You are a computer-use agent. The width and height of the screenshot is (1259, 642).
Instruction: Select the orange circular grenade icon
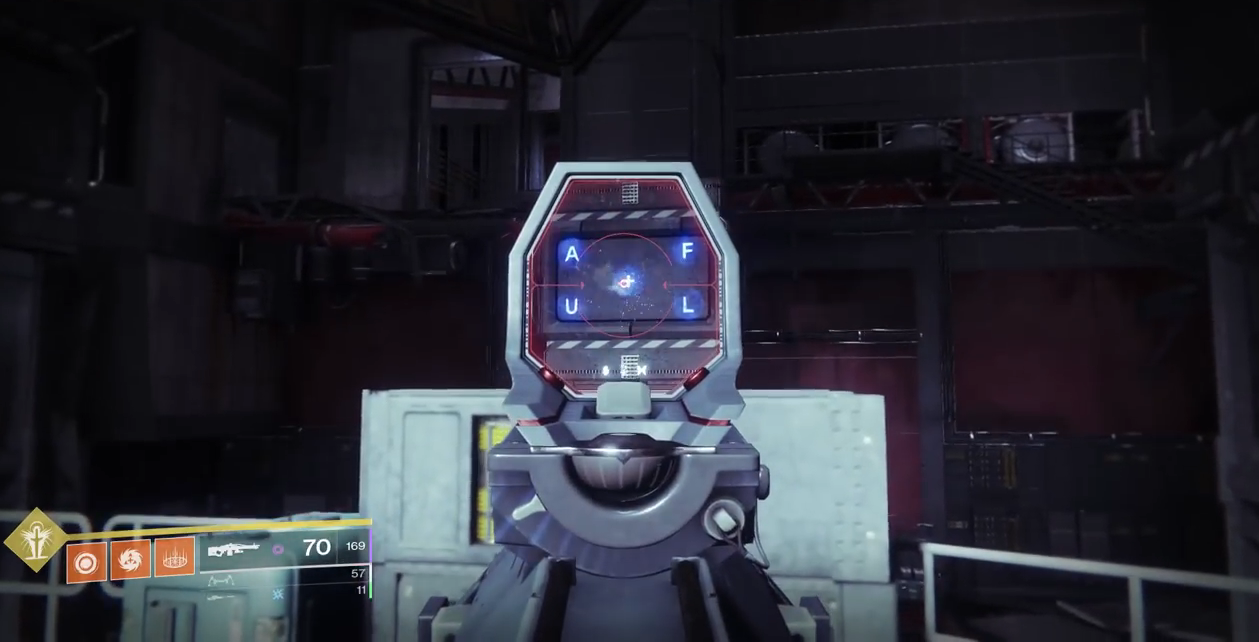(x=86, y=562)
